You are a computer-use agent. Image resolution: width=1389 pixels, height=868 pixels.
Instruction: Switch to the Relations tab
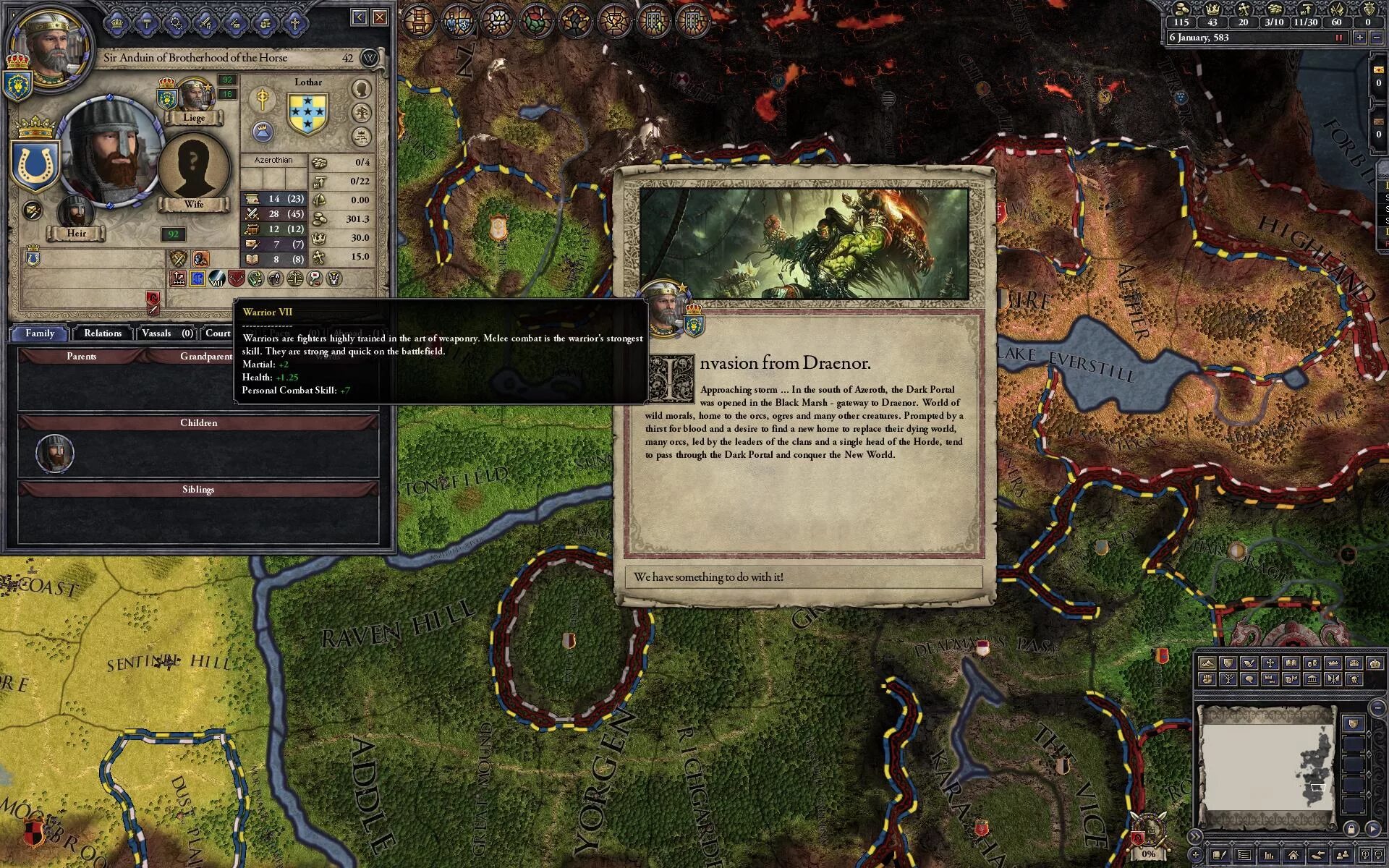pos(102,333)
